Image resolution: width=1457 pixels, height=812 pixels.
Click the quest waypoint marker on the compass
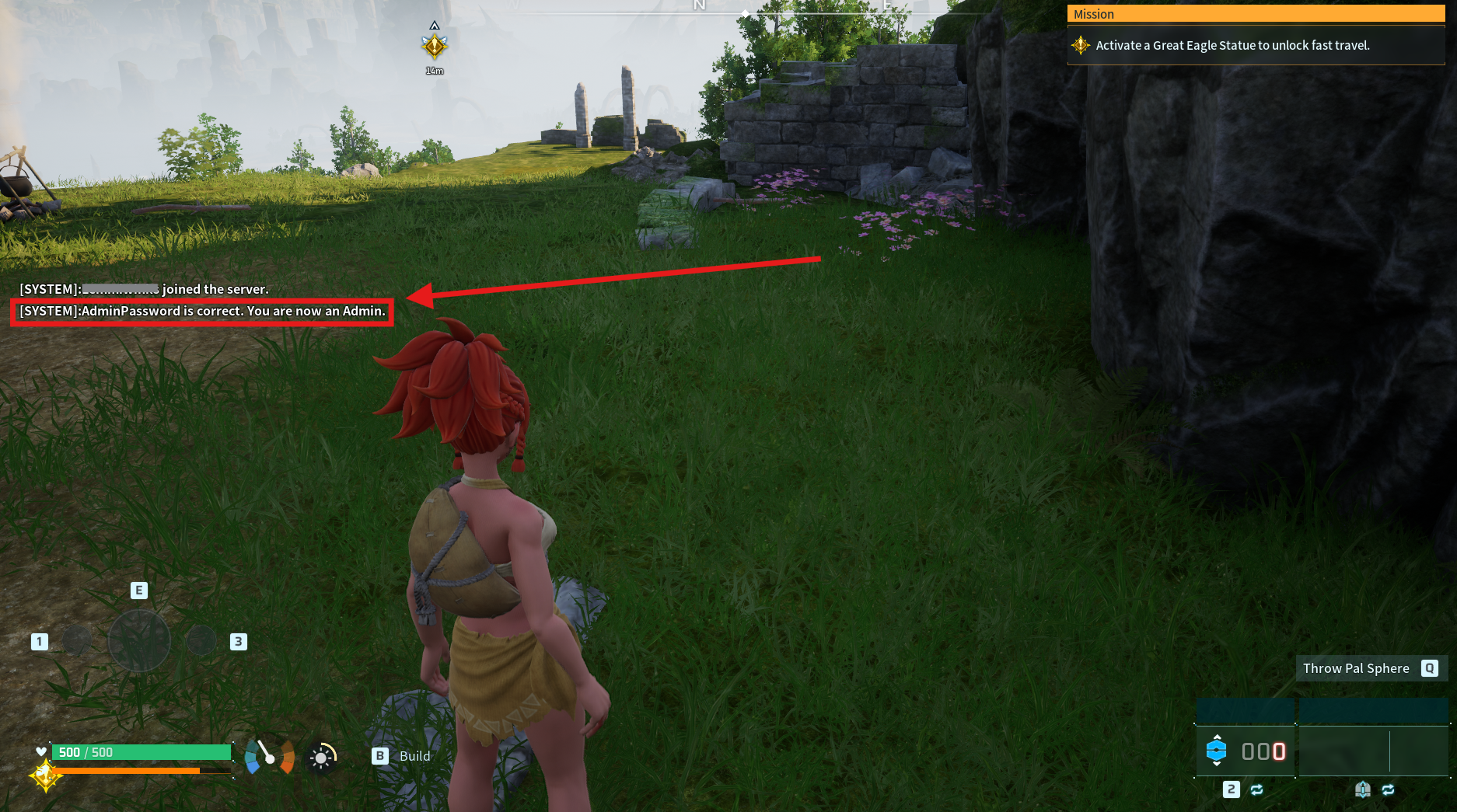coord(435,47)
